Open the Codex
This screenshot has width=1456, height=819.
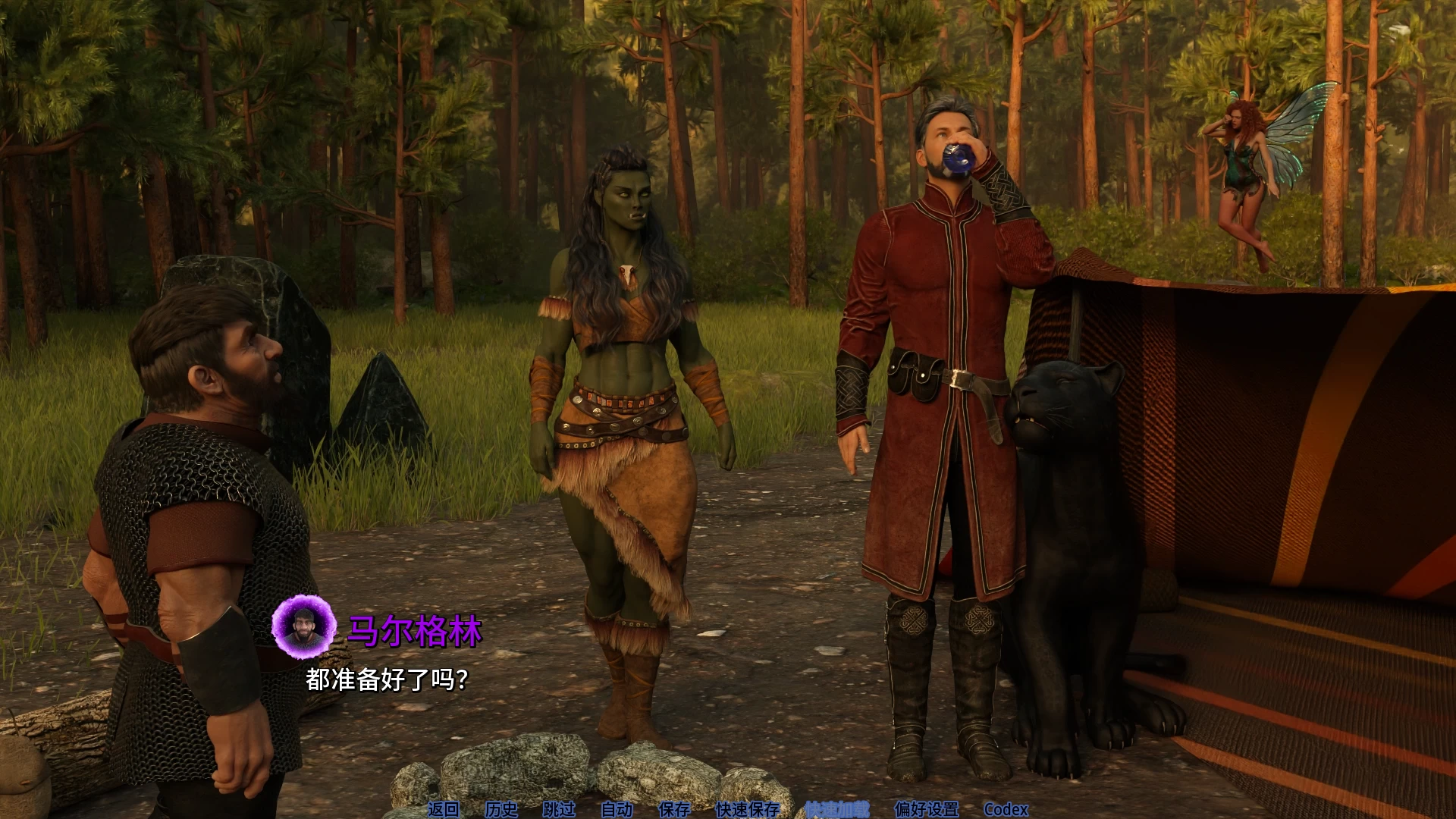click(1006, 809)
